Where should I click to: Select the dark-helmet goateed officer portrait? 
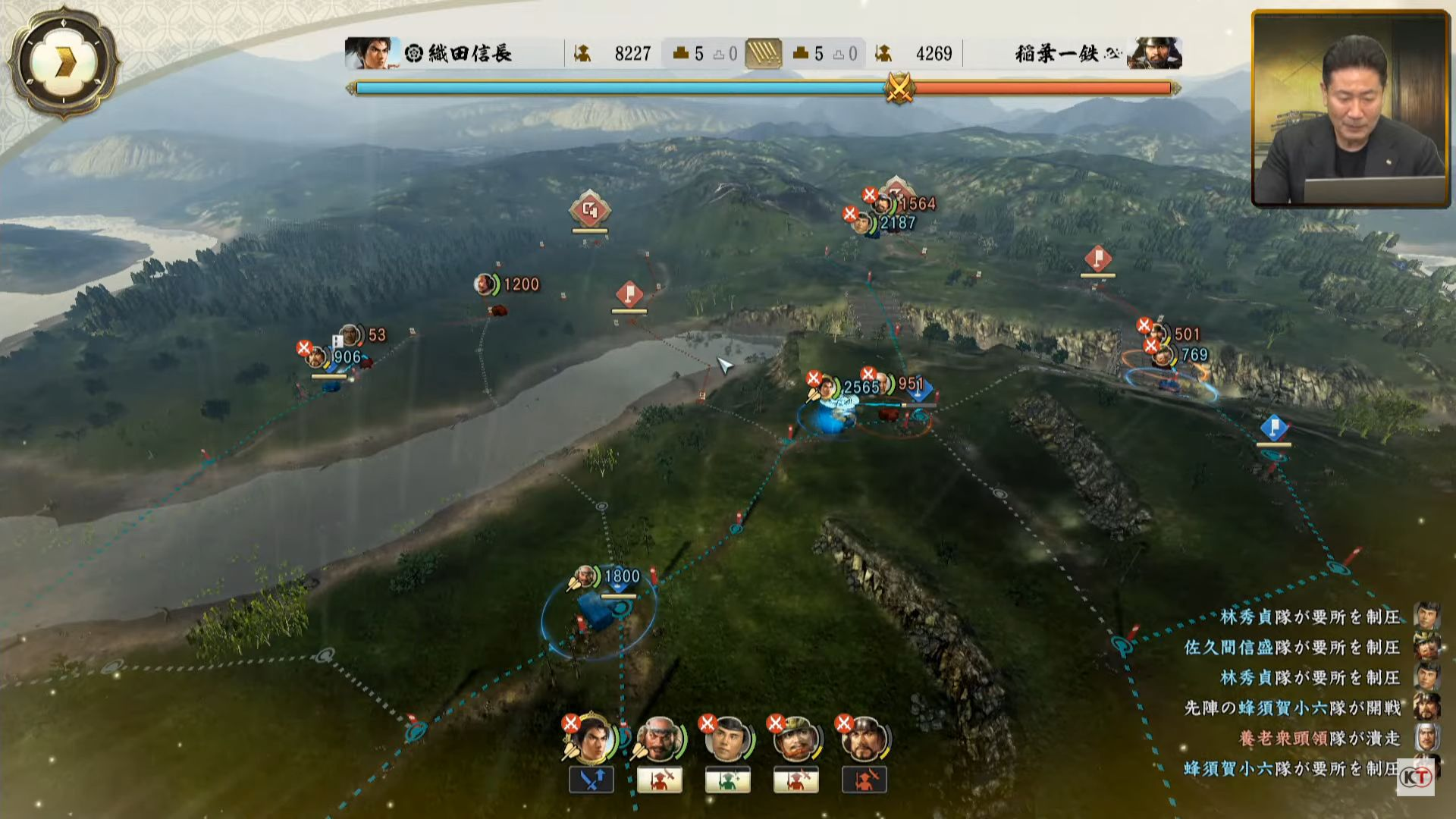pyautogui.click(x=863, y=738)
